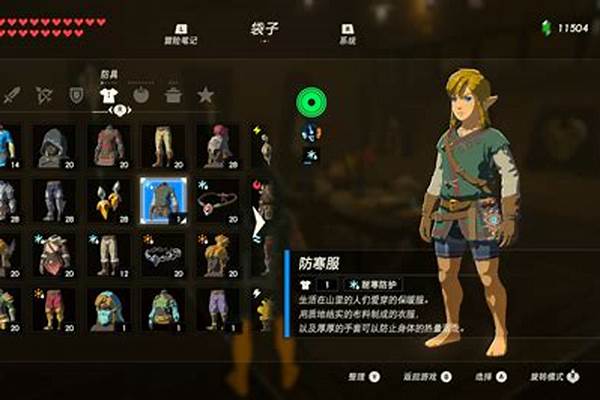600x400 pixels.
Task: Show the star key items category
Action: pyautogui.click(x=206, y=96)
